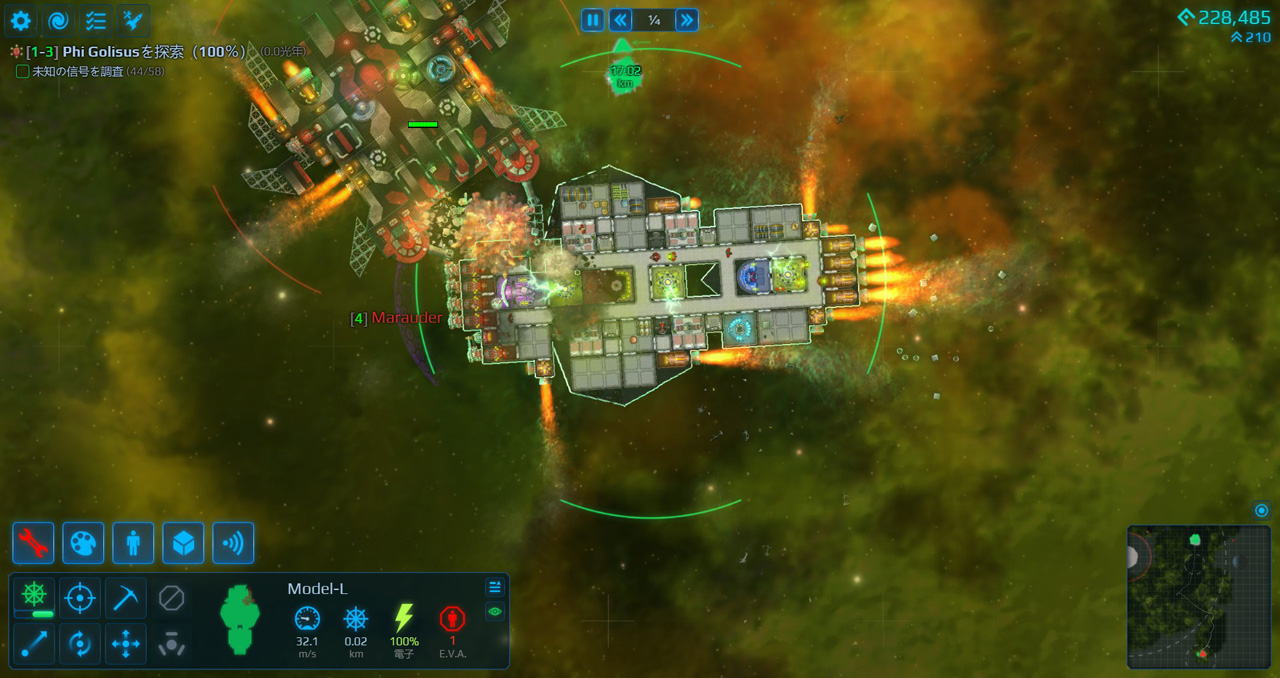Open the cube resources panel
The image size is (1280, 678).
click(x=183, y=543)
